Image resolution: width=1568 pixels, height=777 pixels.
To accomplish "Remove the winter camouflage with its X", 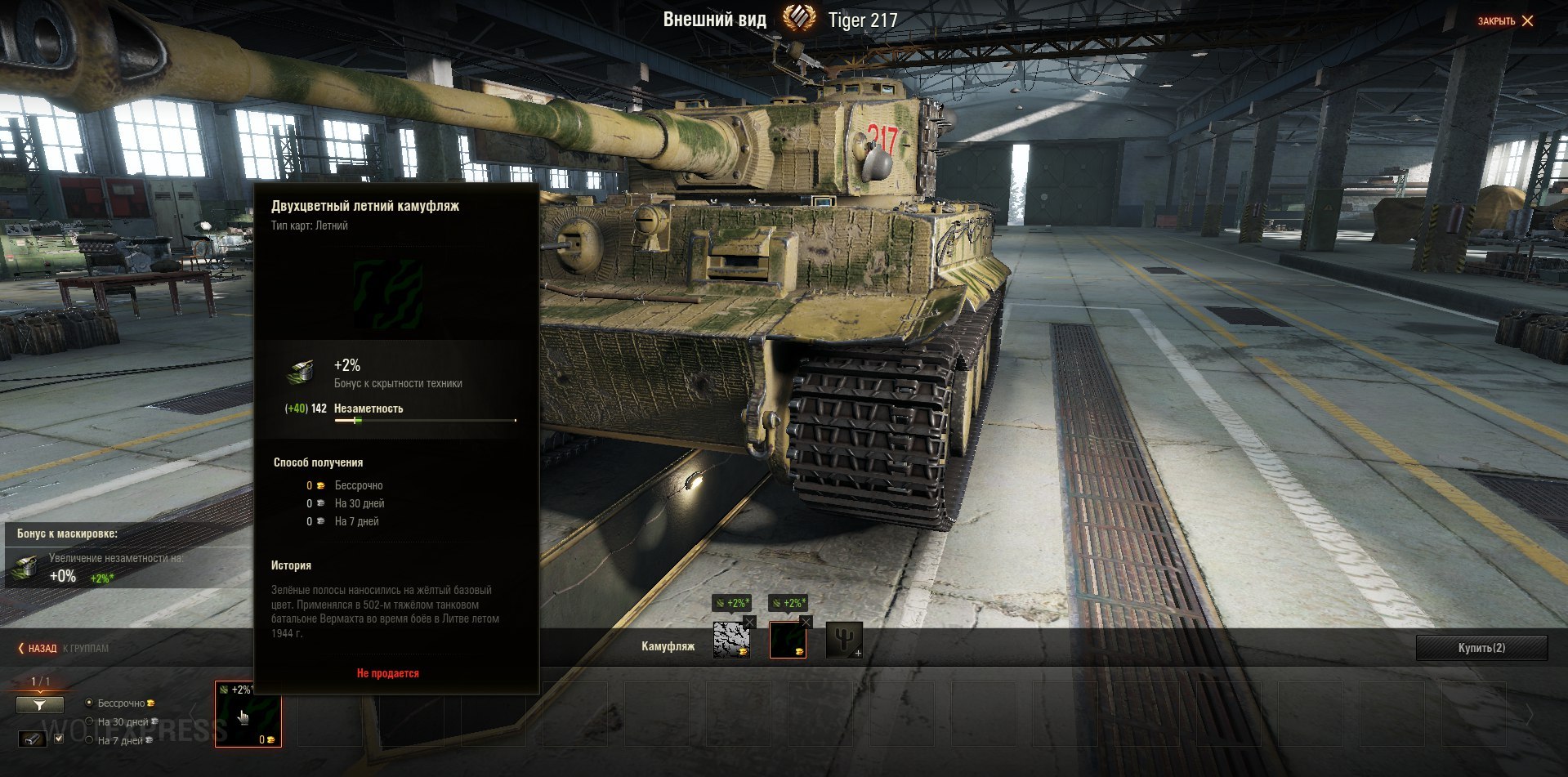I will [x=750, y=623].
